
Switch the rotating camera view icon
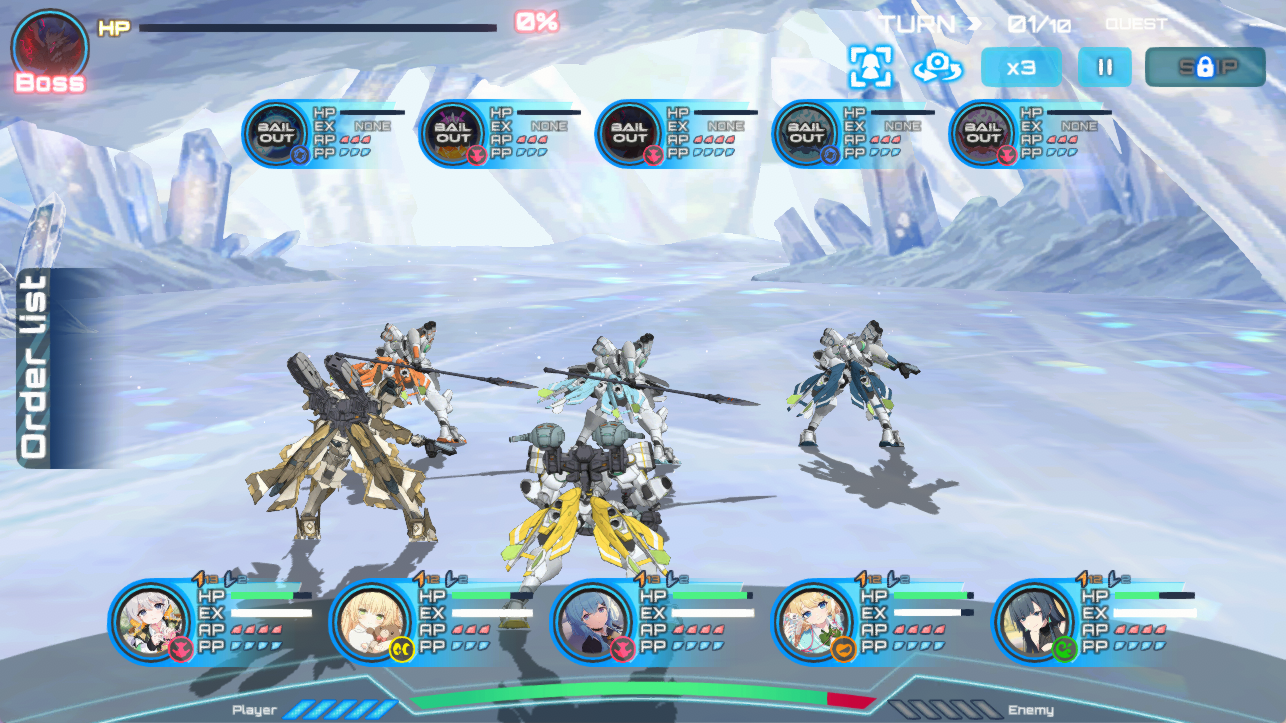click(x=937, y=67)
